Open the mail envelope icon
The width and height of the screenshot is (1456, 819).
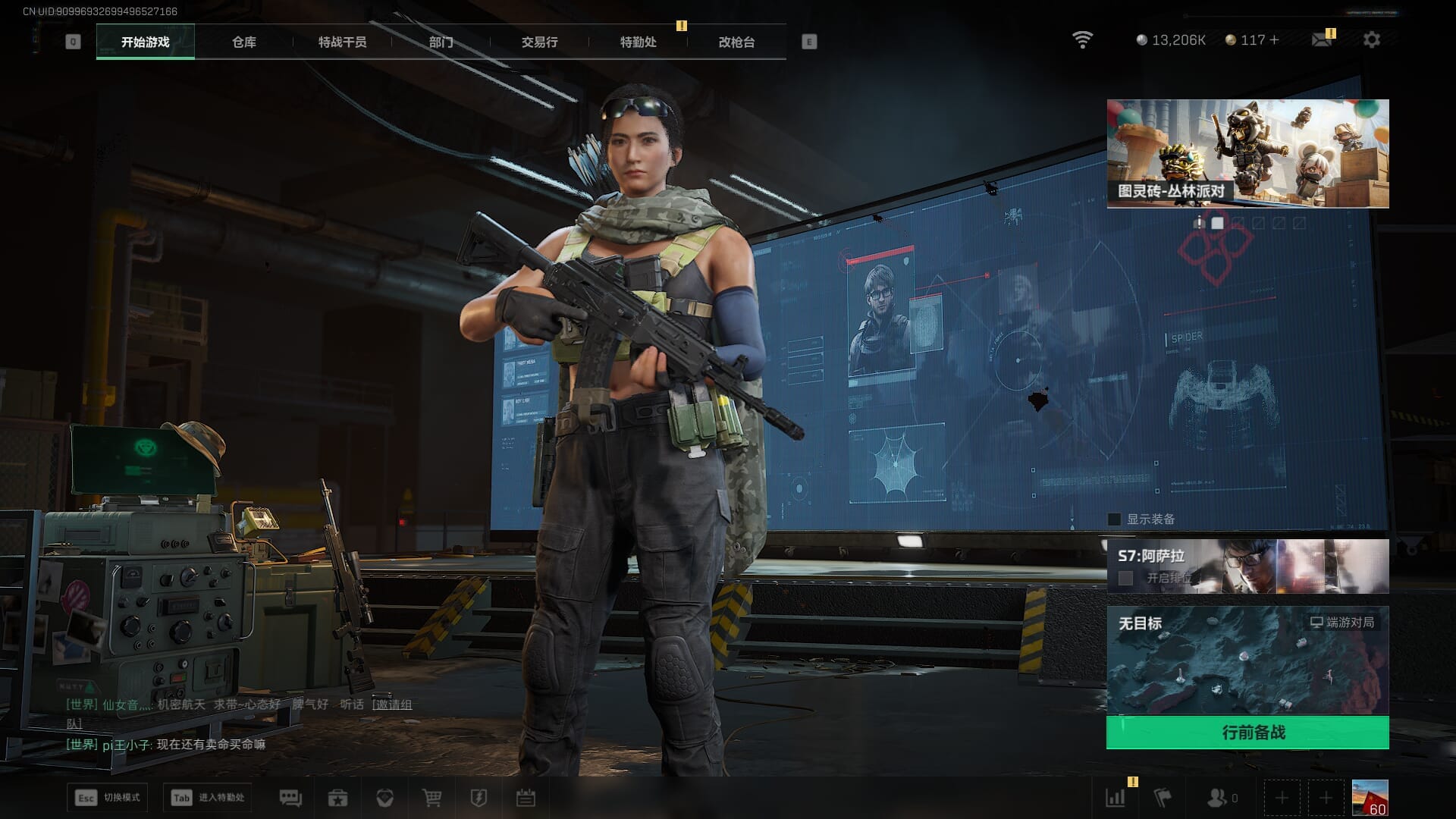pos(1321,39)
